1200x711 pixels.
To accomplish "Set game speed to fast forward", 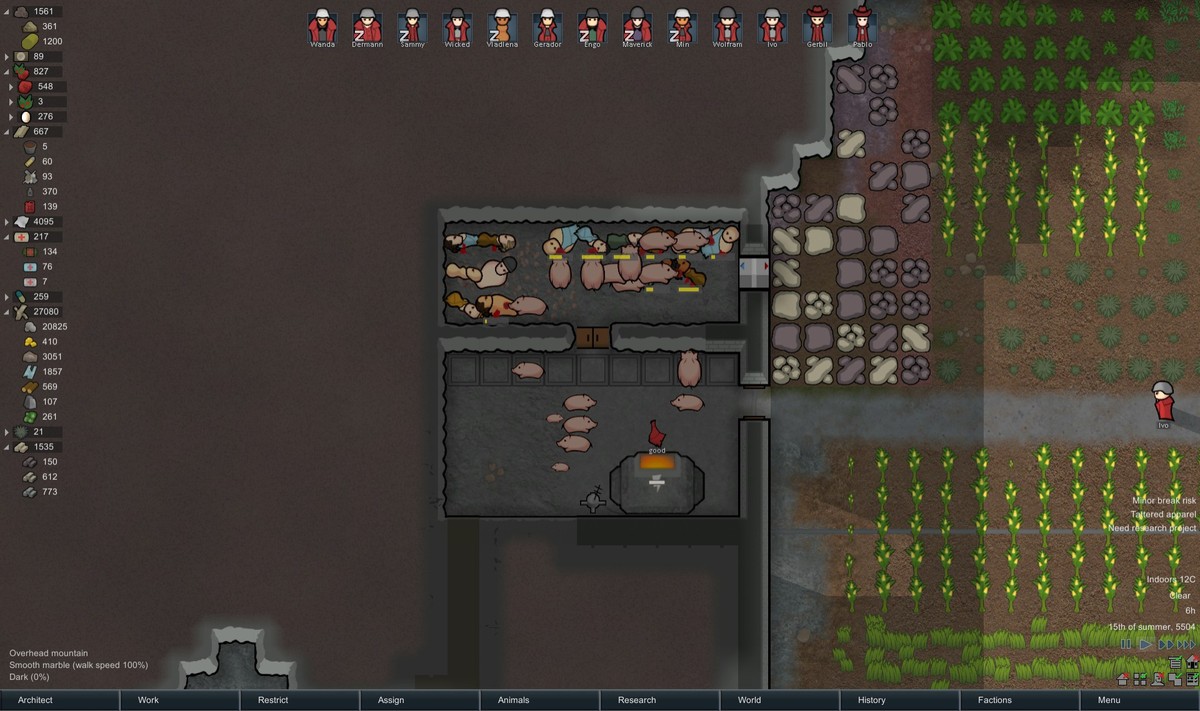I will point(1165,645).
